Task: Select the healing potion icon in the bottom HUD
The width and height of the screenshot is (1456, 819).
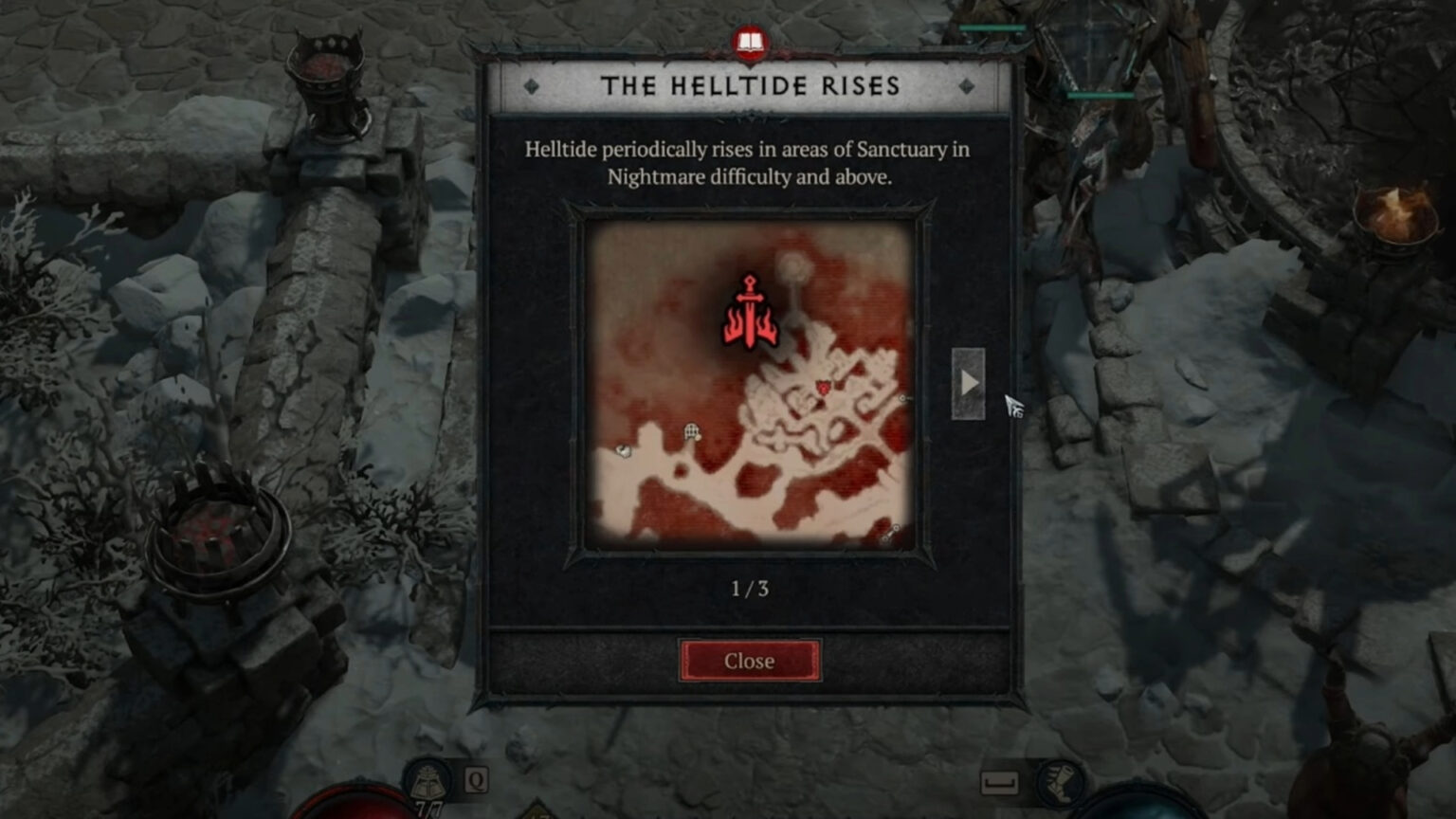Action: tap(427, 779)
